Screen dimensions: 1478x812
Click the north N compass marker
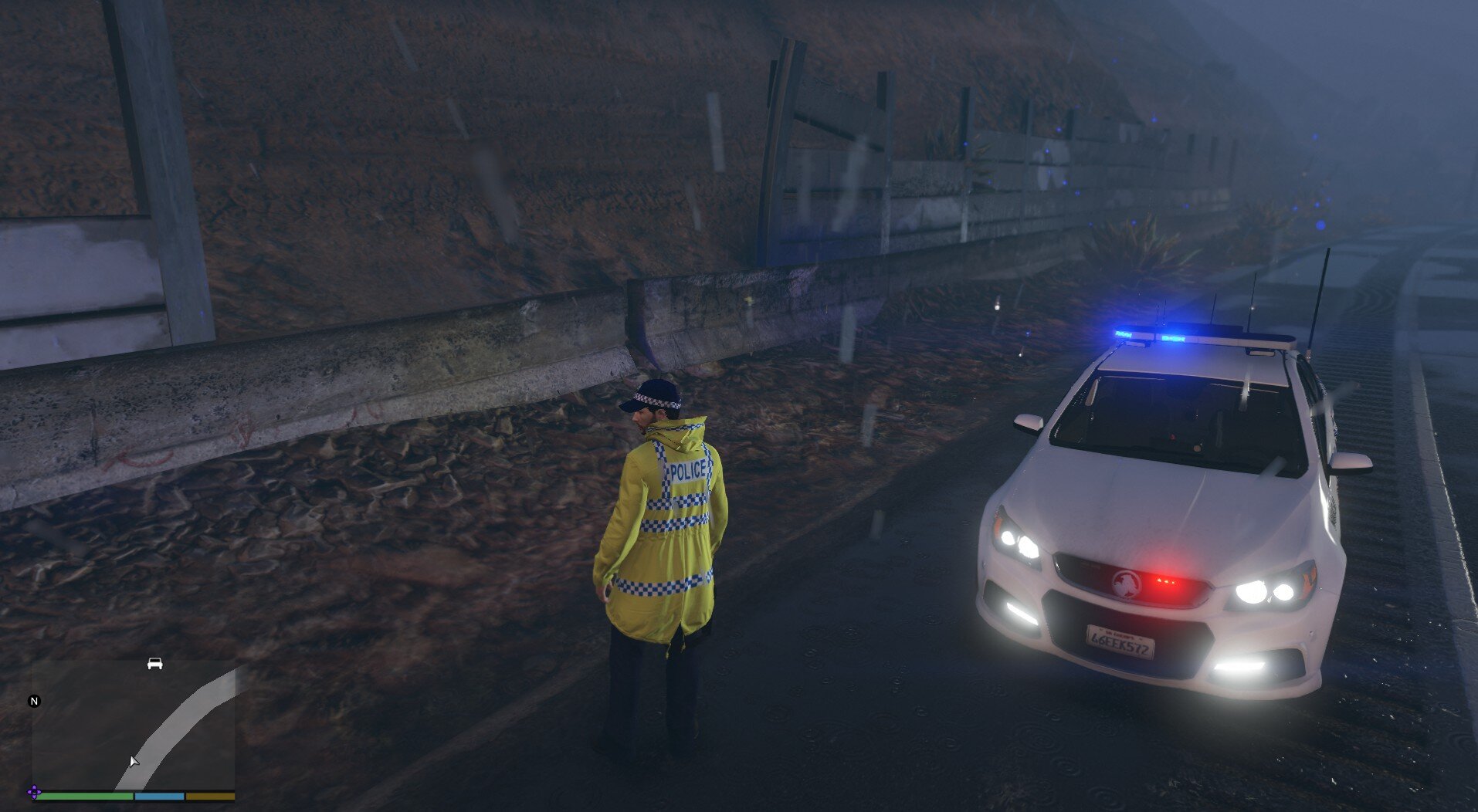(x=34, y=701)
